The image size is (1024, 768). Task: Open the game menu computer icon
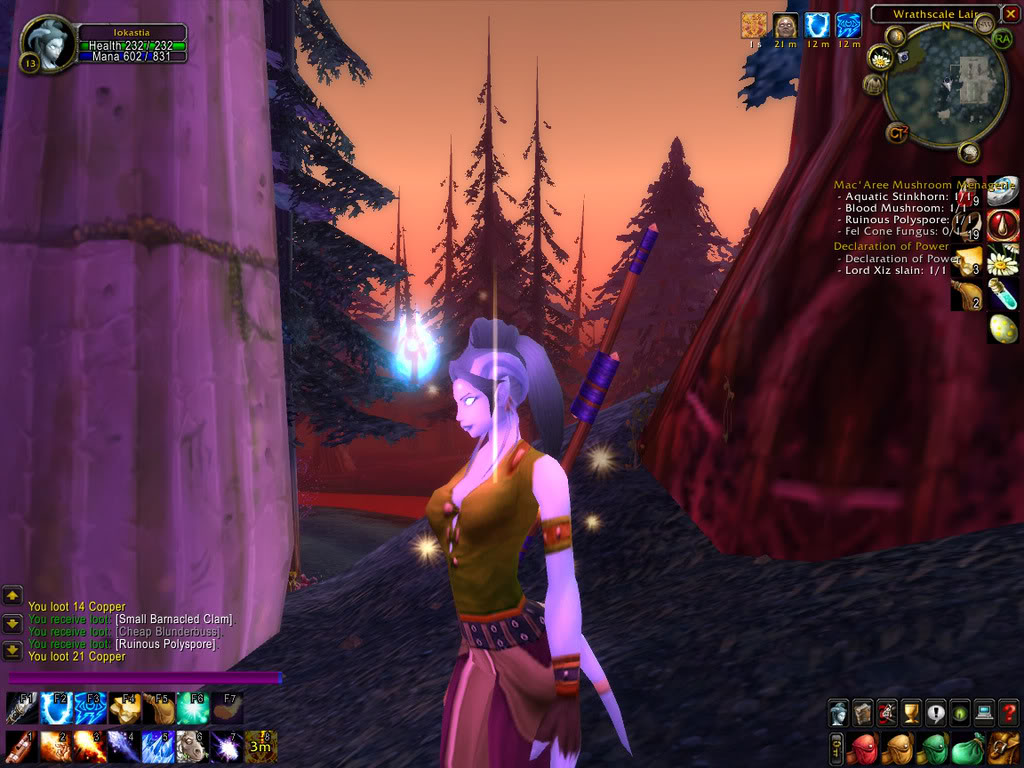984,712
